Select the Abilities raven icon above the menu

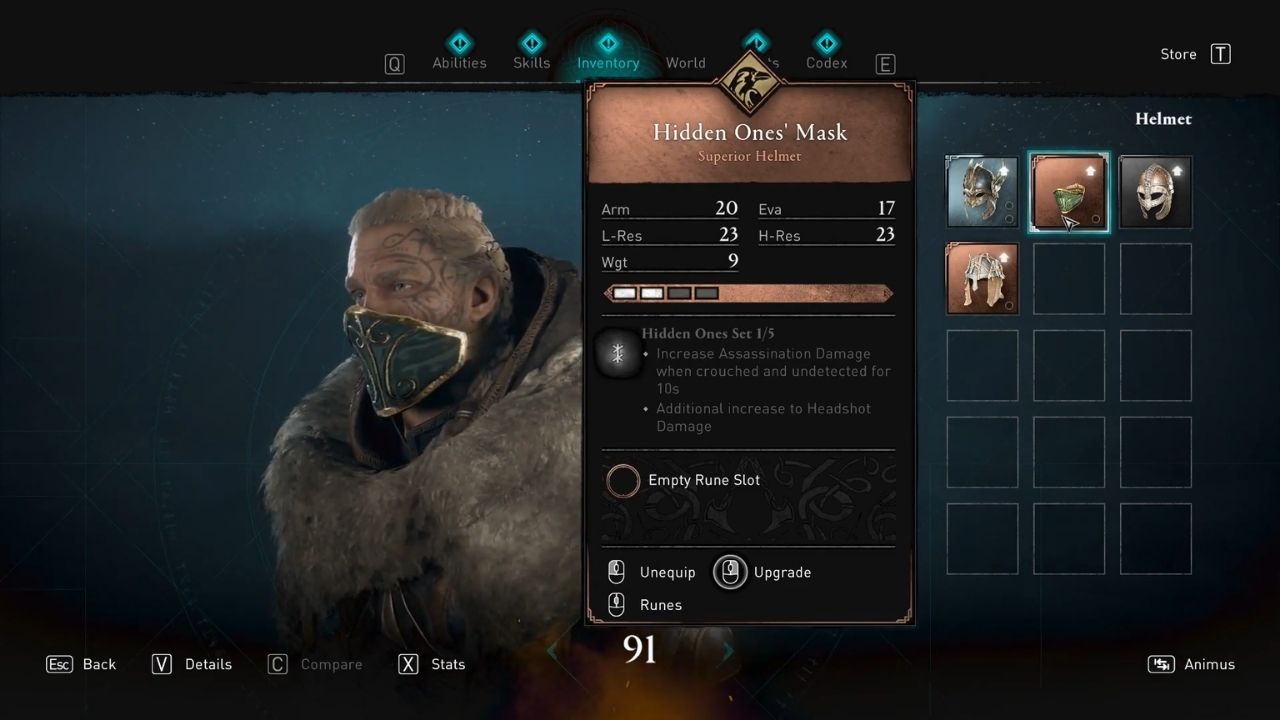click(x=460, y=42)
